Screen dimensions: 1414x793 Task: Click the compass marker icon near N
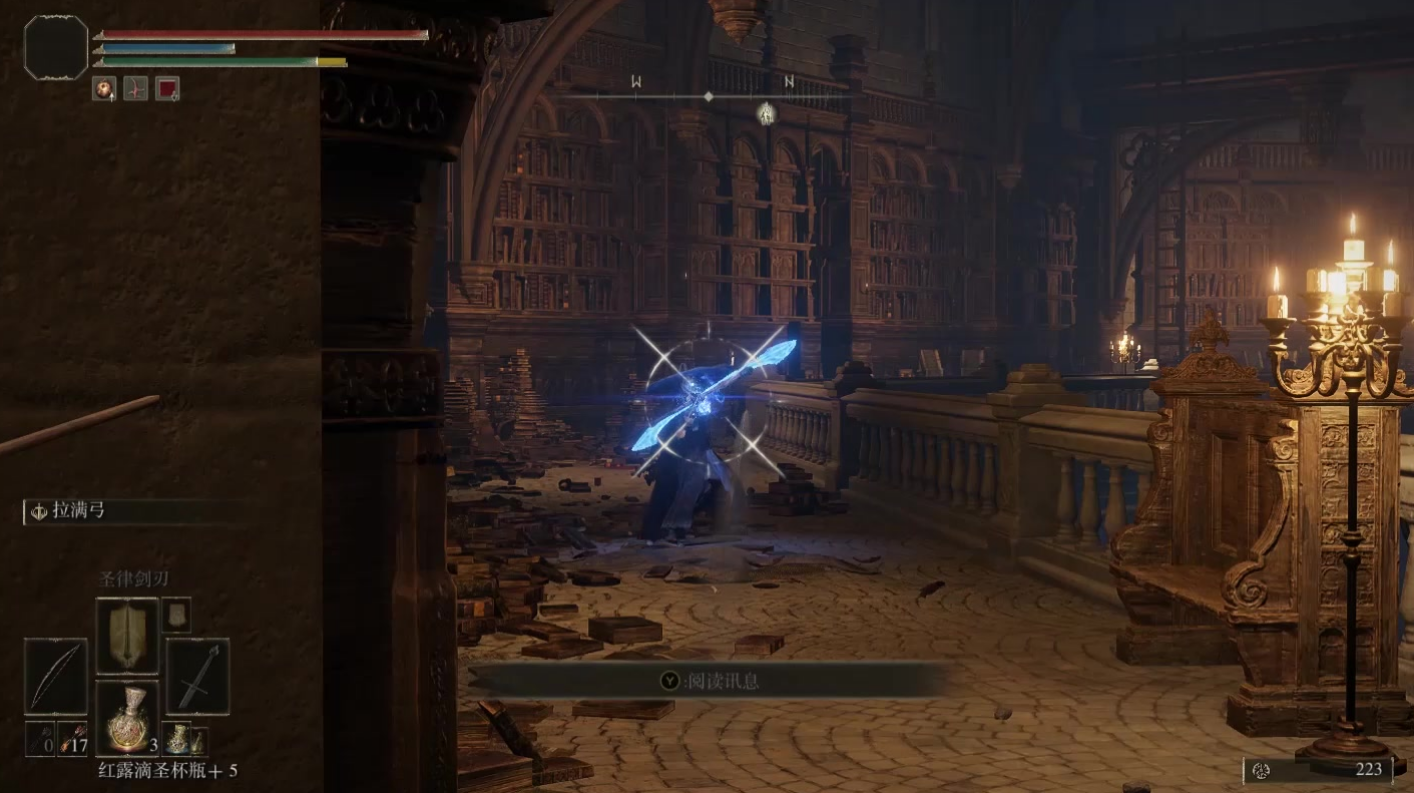coord(766,113)
